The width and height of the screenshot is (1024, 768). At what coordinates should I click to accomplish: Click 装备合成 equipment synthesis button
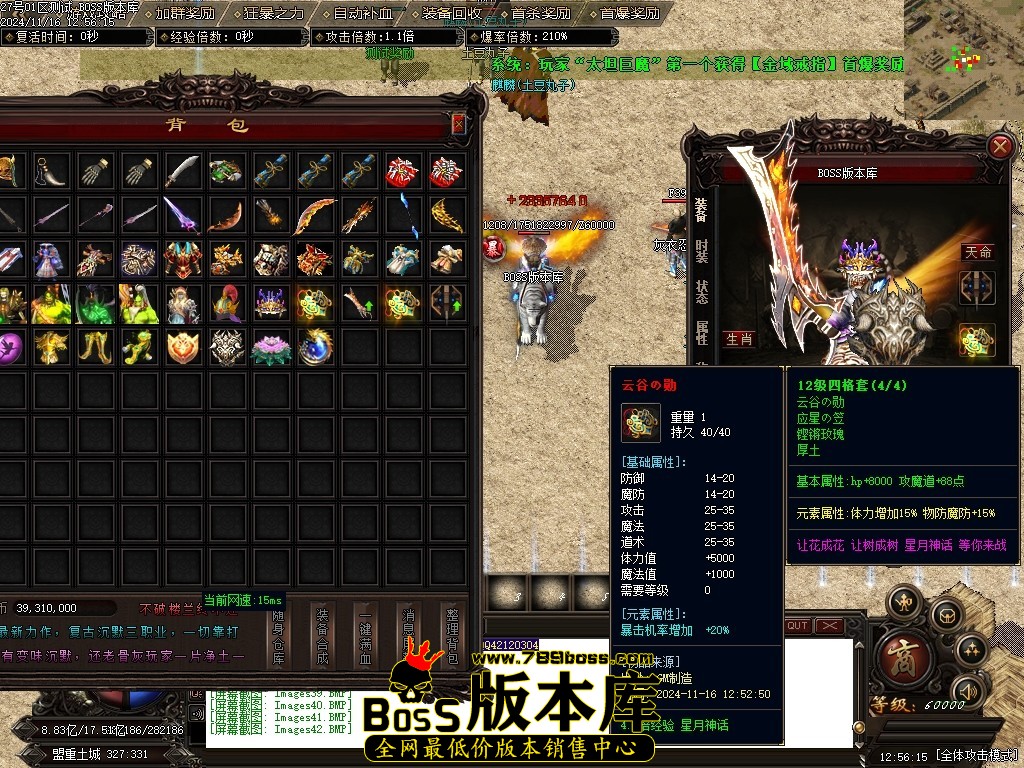click(322, 636)
